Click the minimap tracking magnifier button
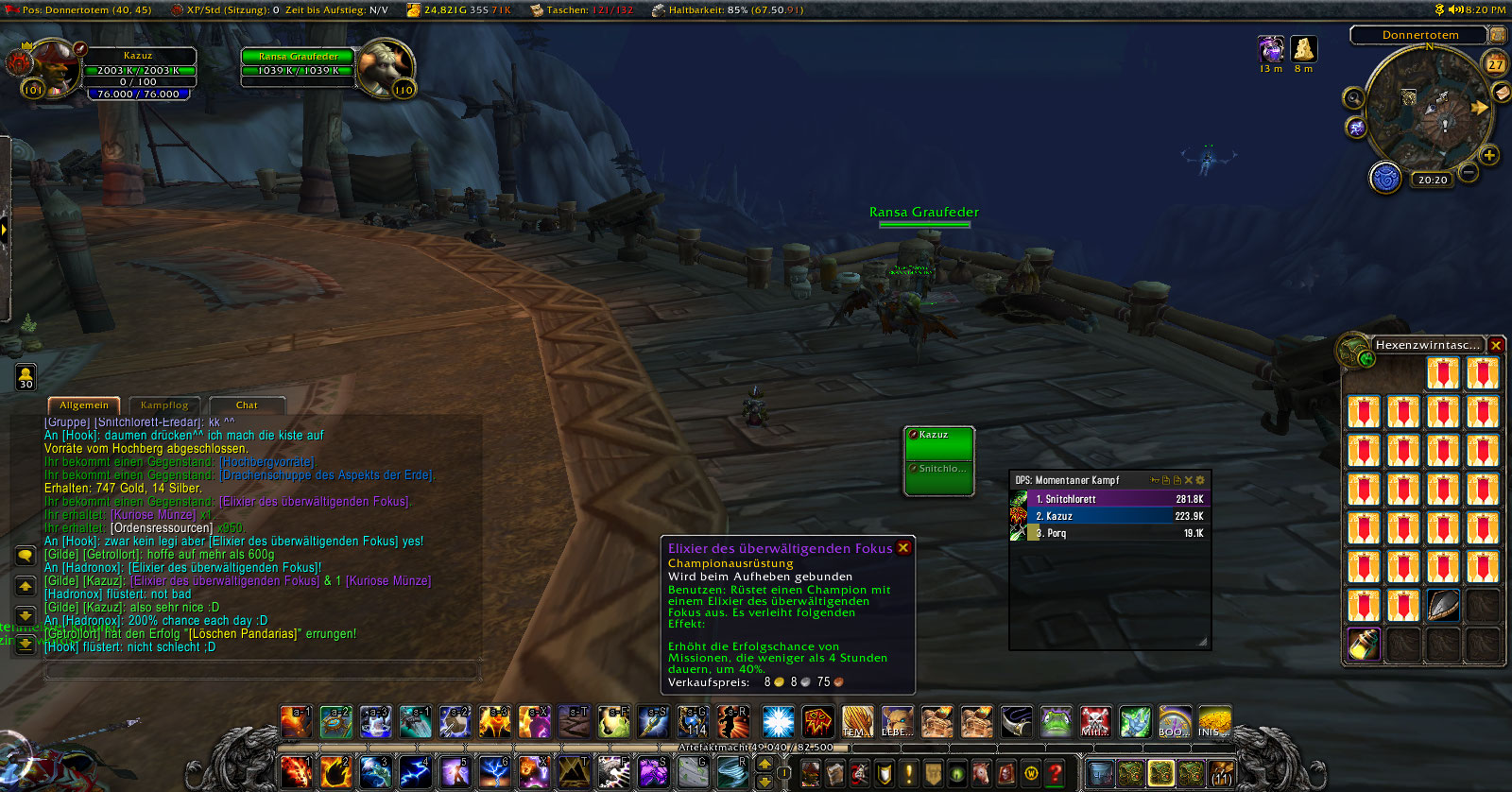Screen dimensions: 1512x792 click(1354, 98)
